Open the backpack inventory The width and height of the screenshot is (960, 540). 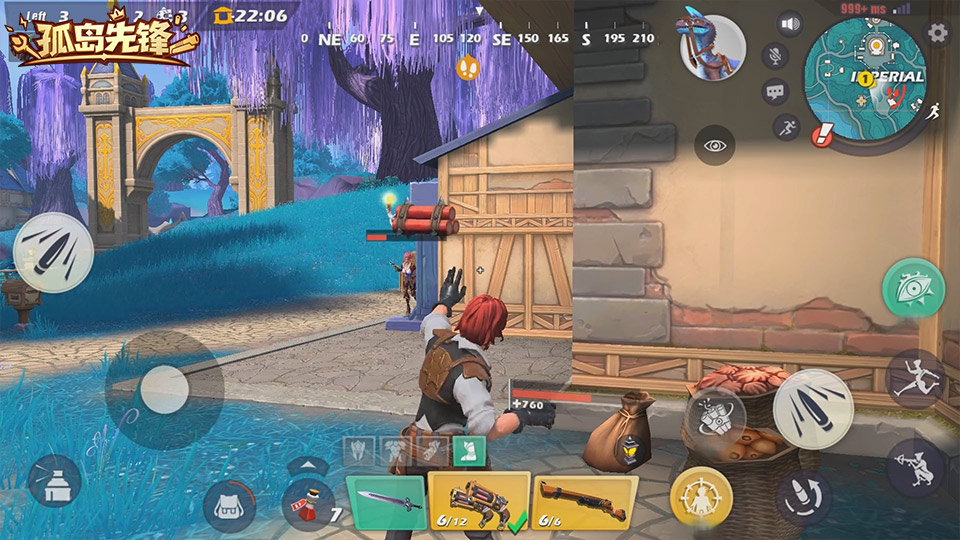coord(229,507)
